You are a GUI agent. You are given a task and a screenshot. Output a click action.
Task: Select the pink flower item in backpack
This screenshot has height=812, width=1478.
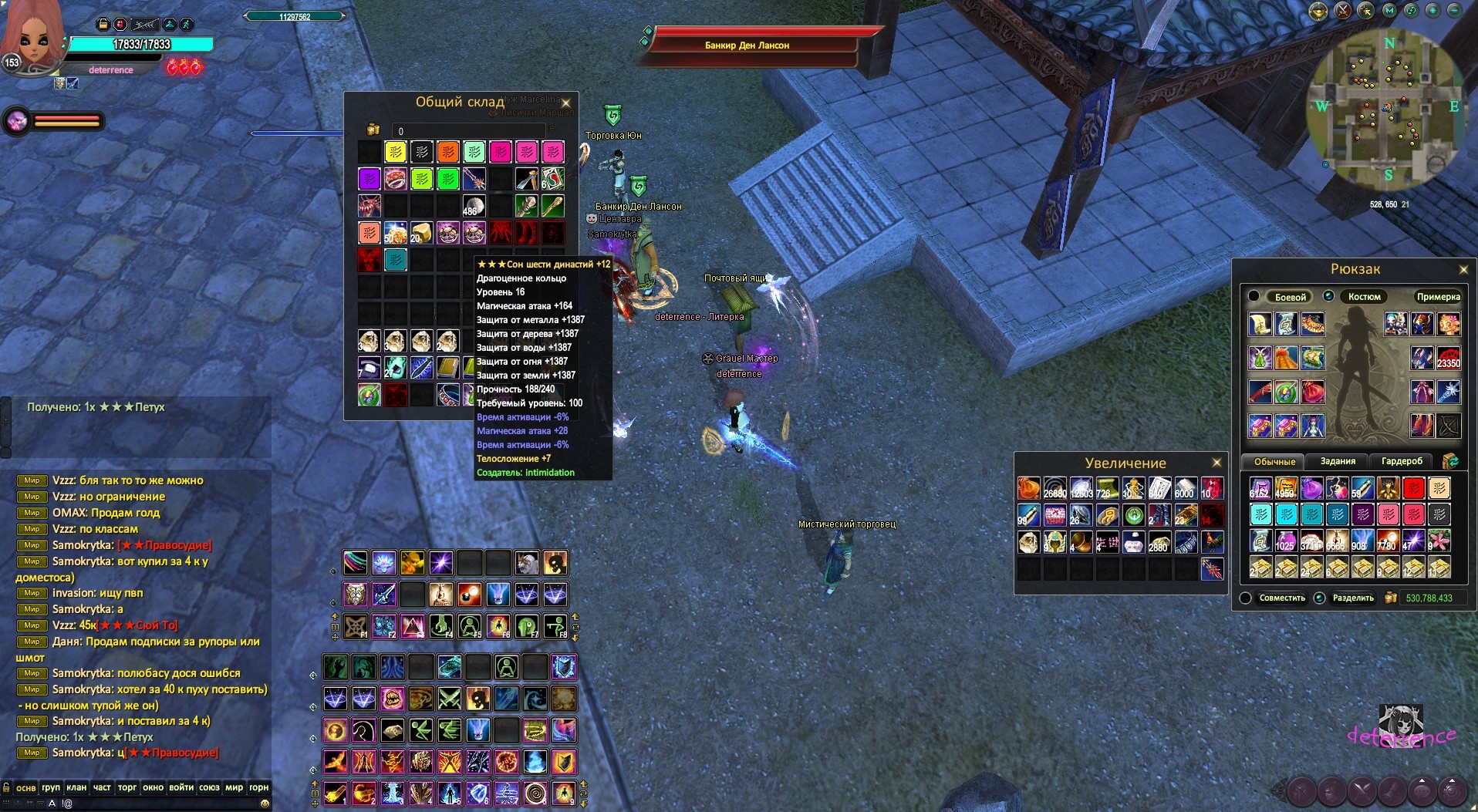[1439, 540]
